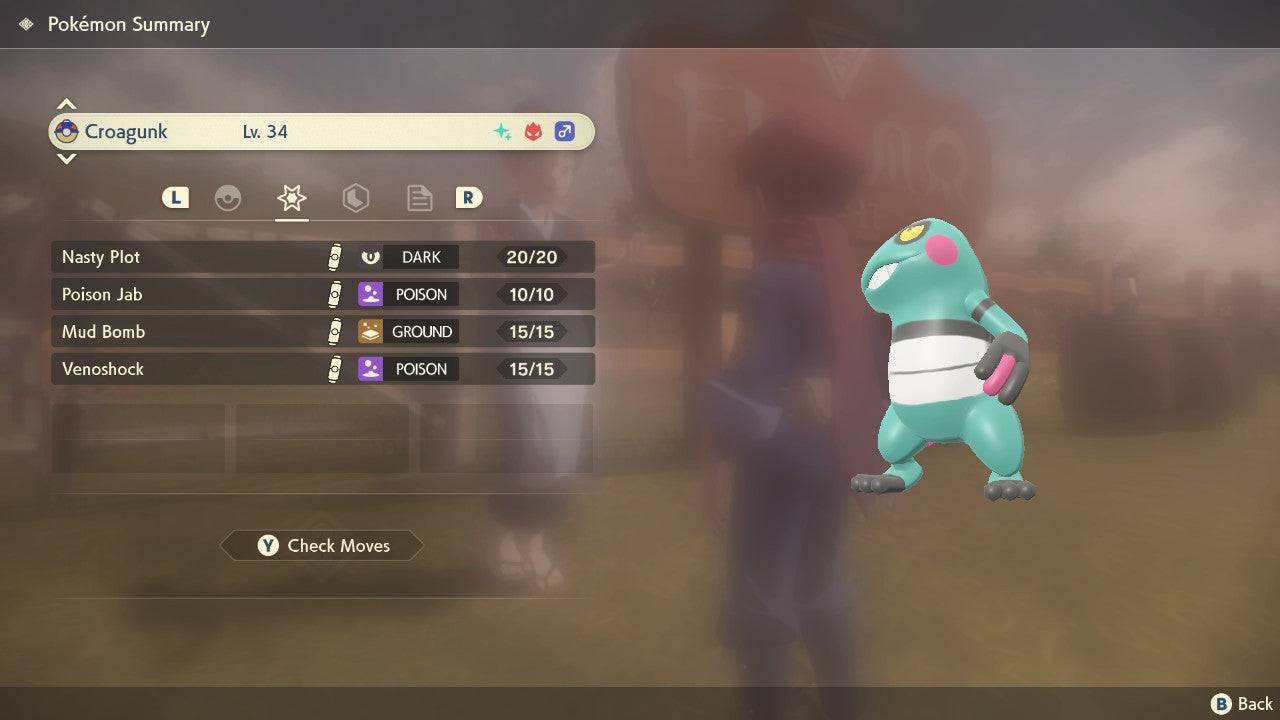Viewport: 1280px width, 720px height.
Task: Open the notes page tab
Action: click(419, 198)
